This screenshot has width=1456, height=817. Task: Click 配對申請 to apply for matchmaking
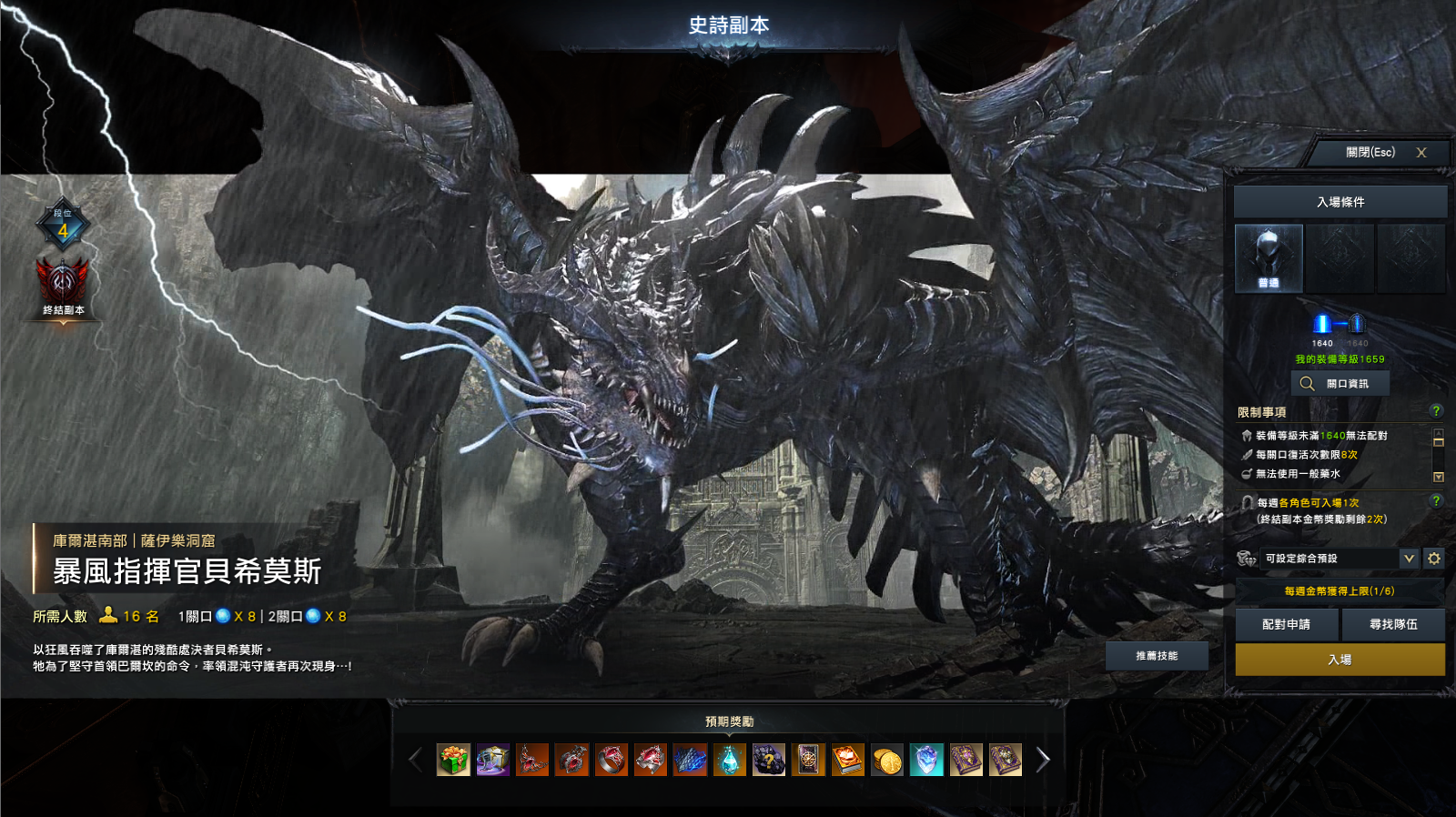click(x=1286, y=625)
